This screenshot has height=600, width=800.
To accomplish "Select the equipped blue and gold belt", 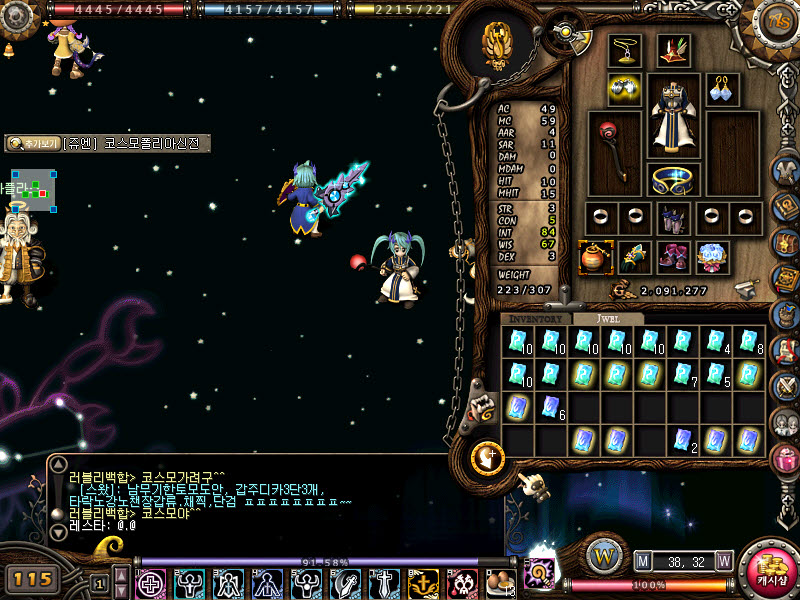I will [x=674, y=180].
